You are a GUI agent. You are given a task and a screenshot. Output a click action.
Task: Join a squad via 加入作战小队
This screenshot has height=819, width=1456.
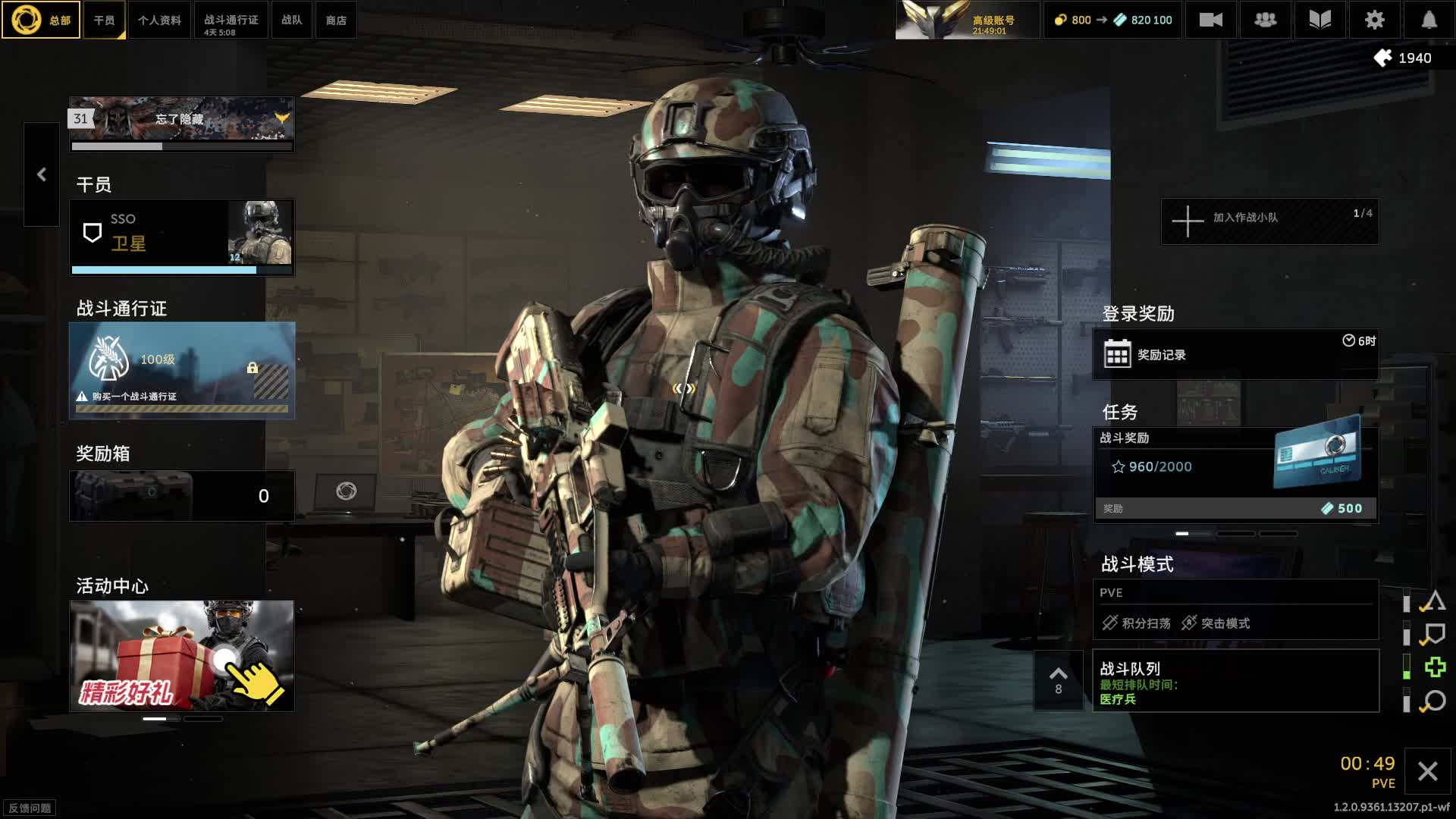[1269, 221]
